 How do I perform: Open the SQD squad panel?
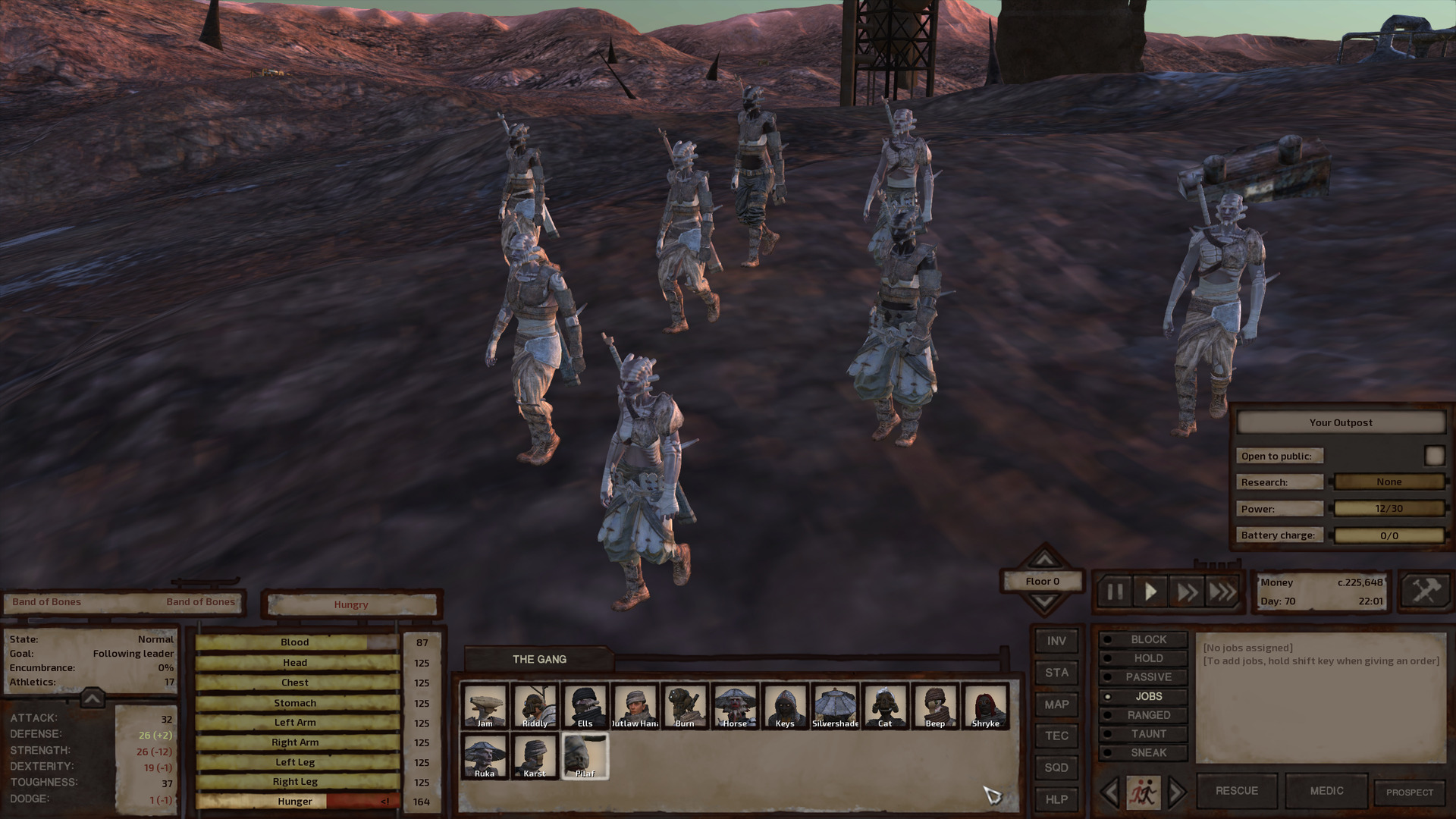(1056, 768)
